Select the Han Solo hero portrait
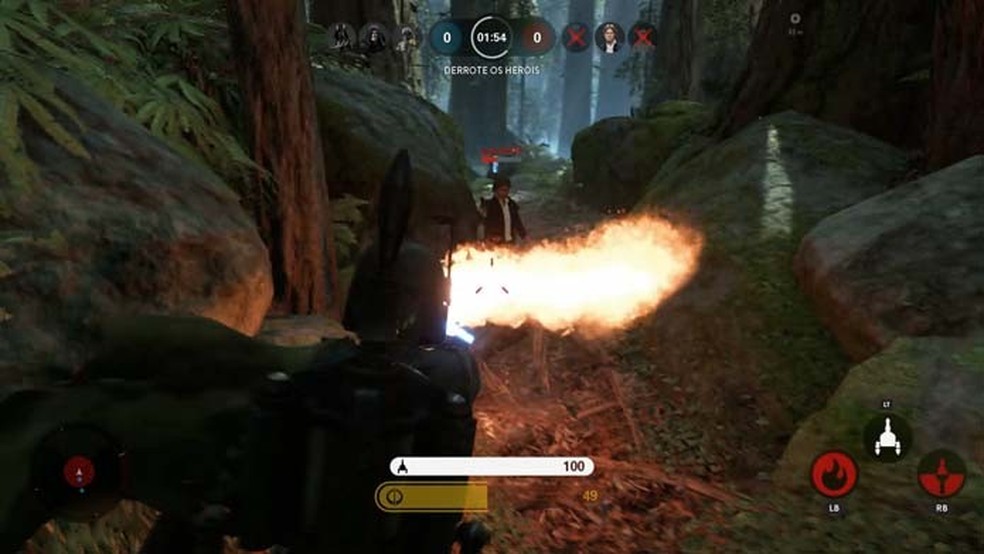Image resolution: width=984 pixels, height=554 pixels. pos(608,38)
